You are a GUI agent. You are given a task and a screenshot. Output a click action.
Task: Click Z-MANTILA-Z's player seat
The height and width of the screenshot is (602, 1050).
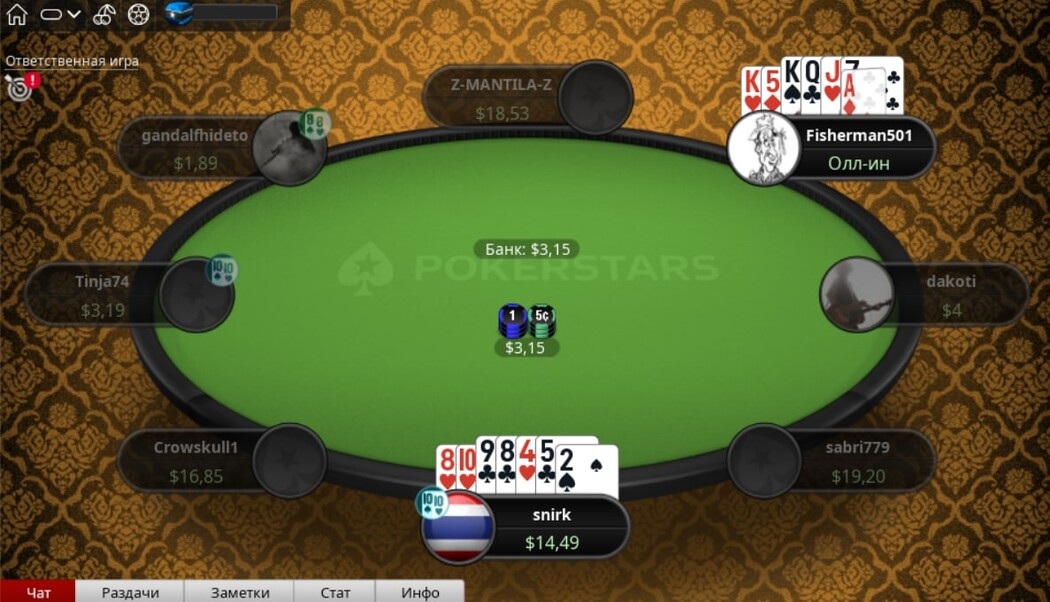(x=596, y=97)
